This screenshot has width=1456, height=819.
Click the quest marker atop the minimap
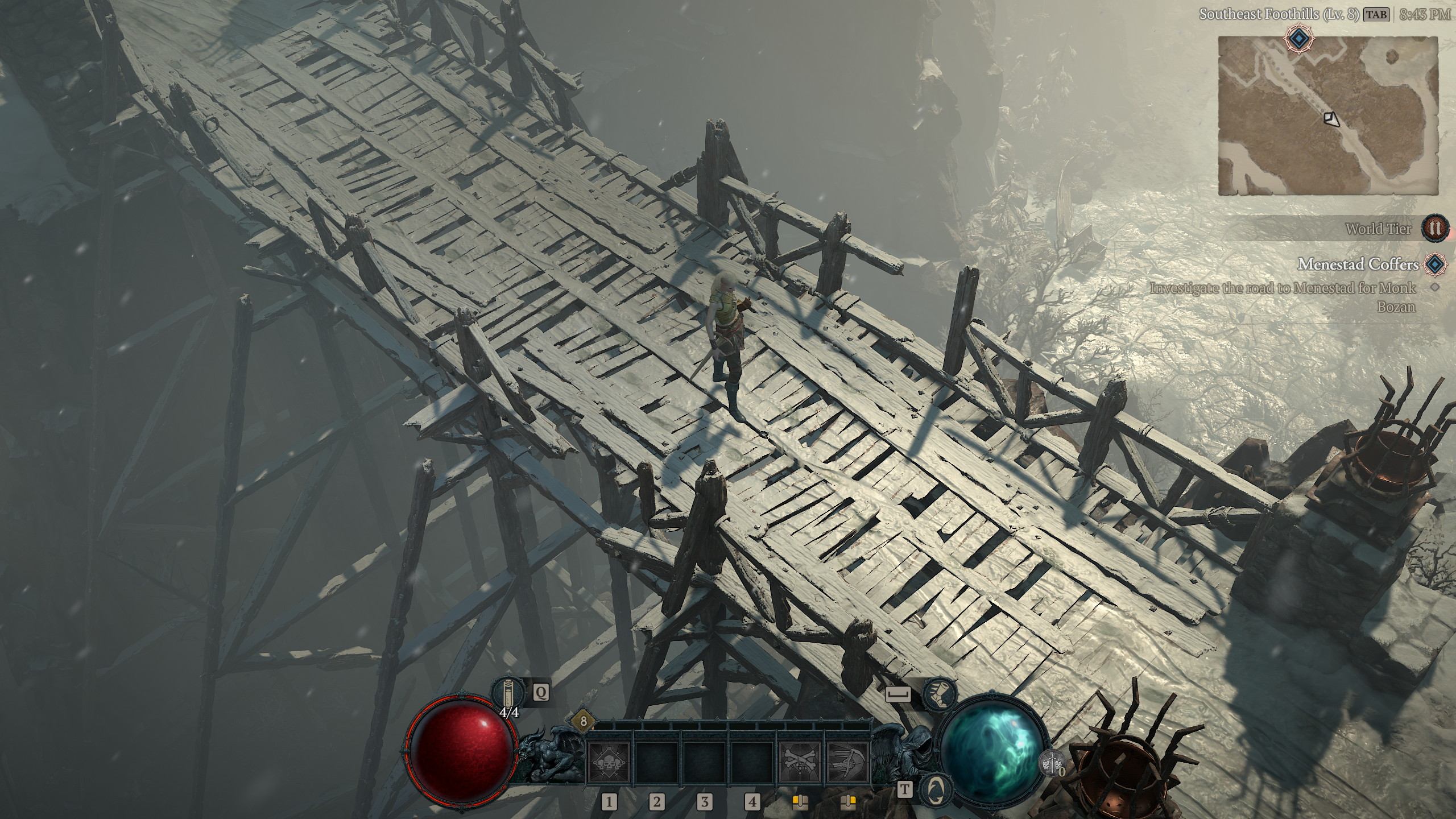(x=1299, y=39)
